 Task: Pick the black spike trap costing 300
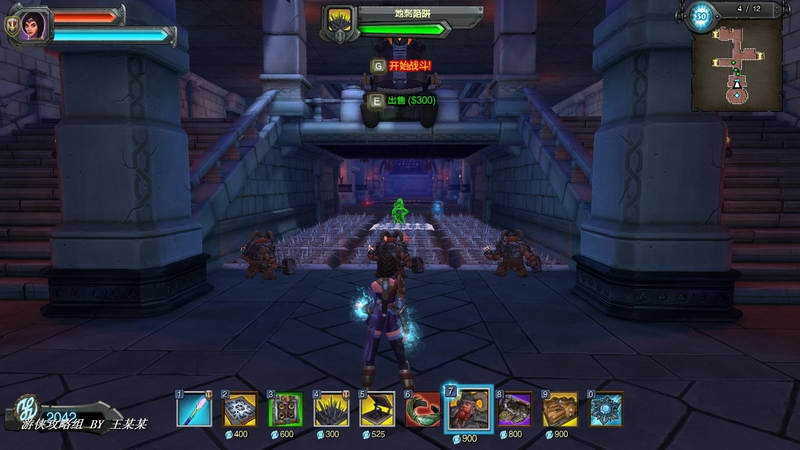coord(332,409)
